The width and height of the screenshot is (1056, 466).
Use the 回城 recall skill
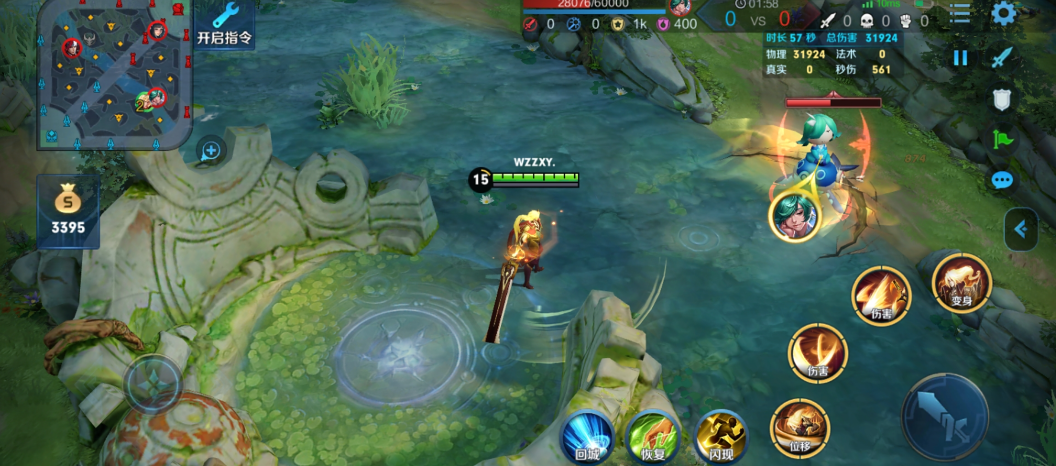[587, 437]
